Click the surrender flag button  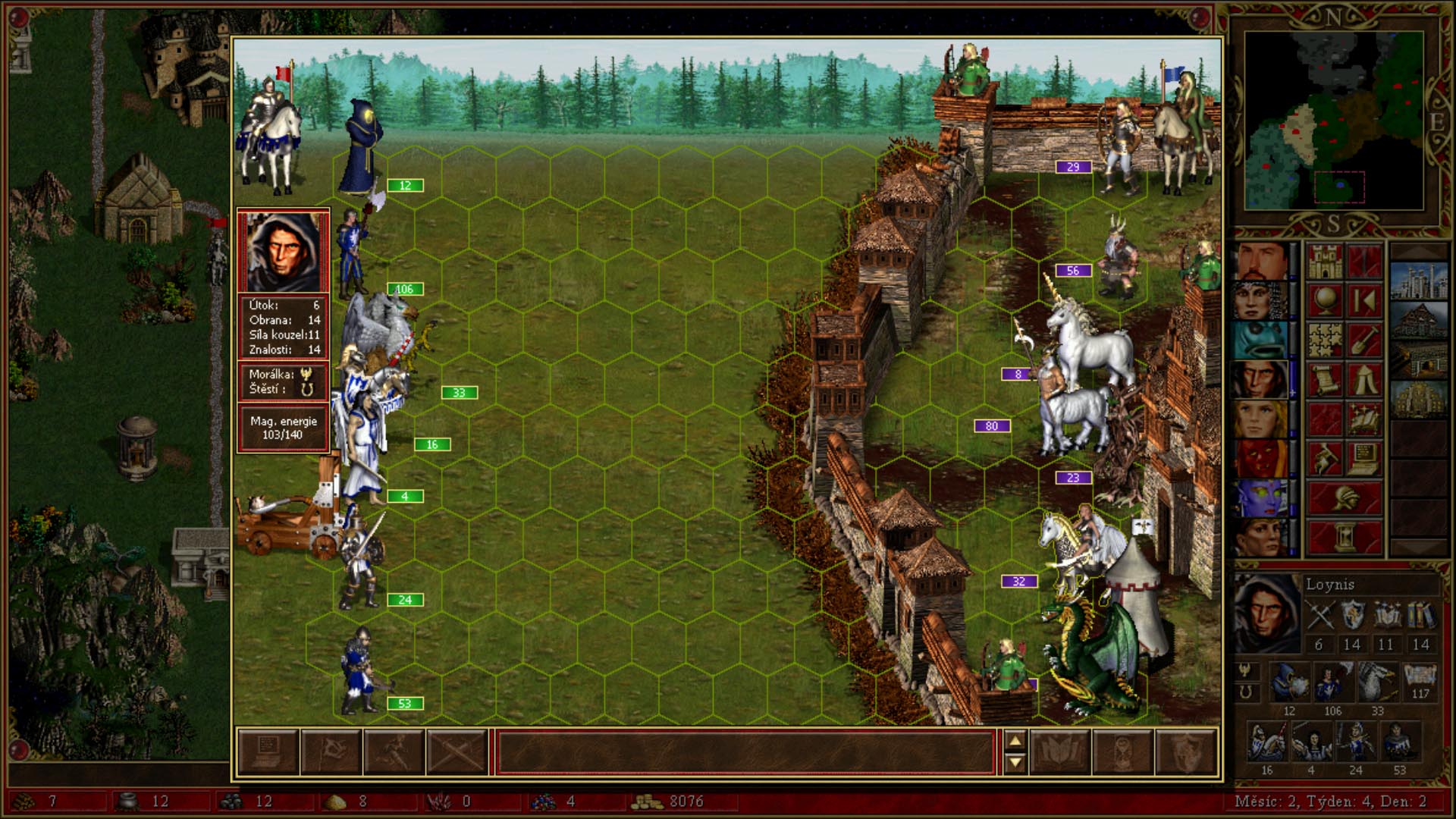331,752
